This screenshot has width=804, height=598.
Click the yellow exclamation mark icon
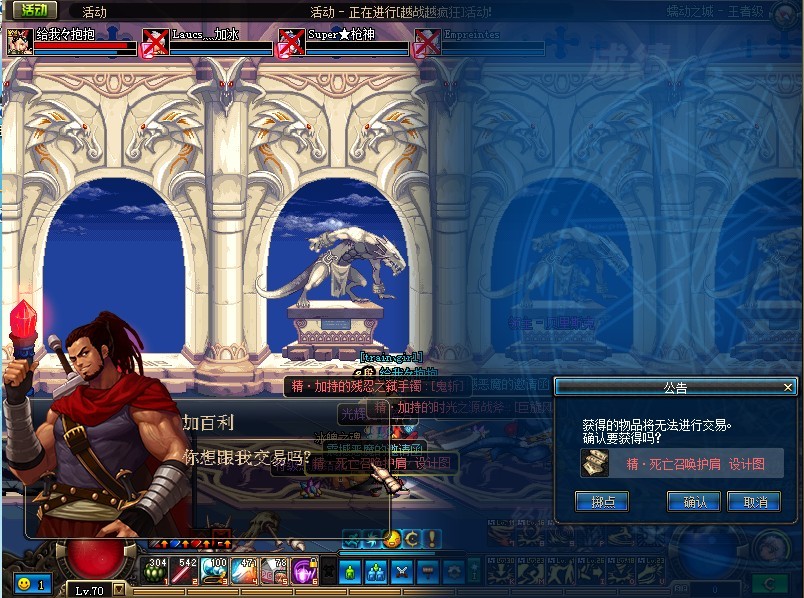430,537
